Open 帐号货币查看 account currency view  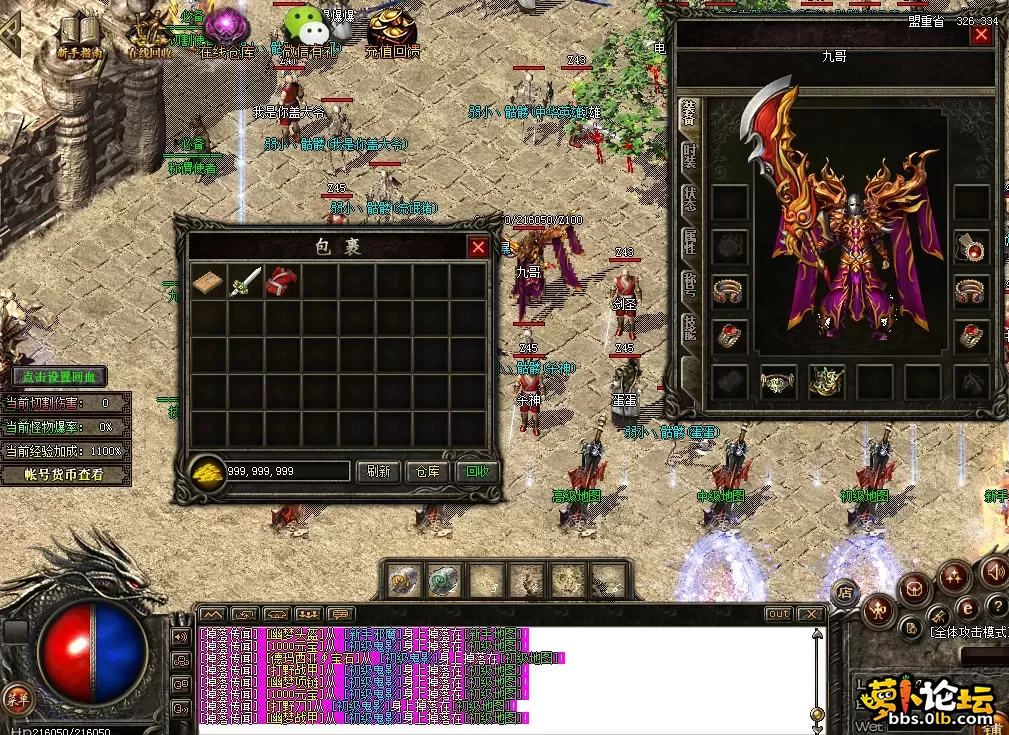click(x=65, y=475)
